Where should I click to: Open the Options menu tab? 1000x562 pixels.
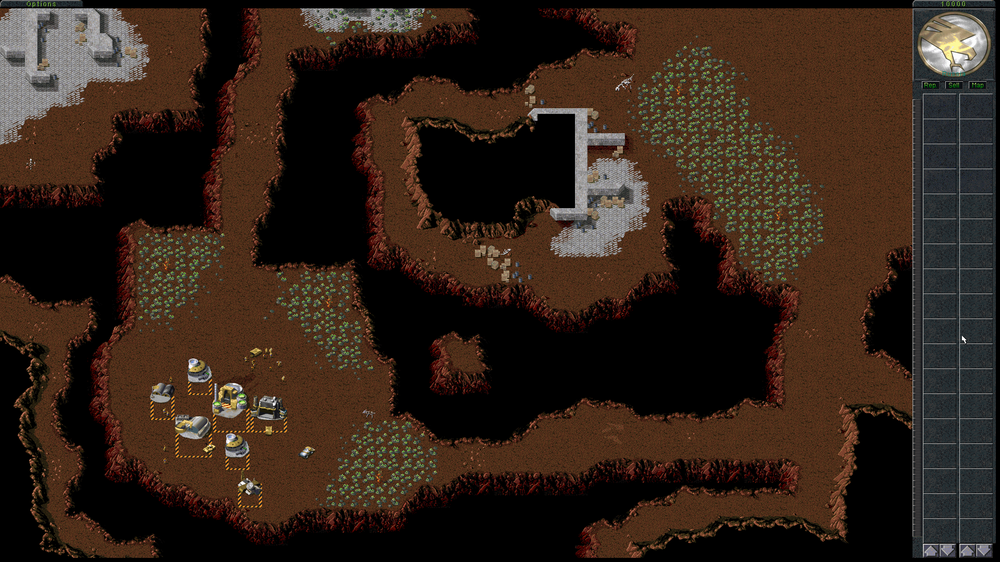[41, 4]
